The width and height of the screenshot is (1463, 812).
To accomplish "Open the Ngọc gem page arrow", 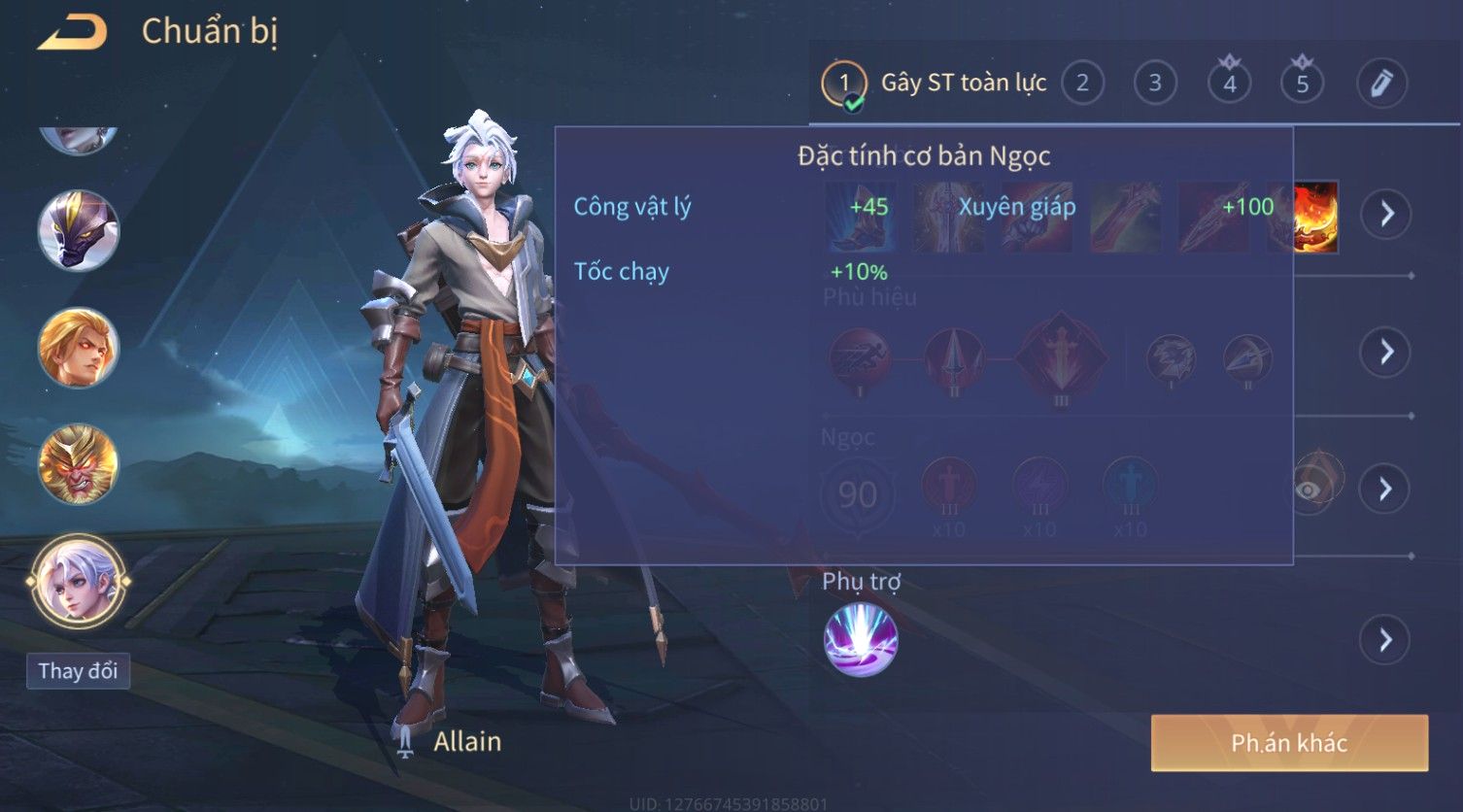I will [1386, 489].
